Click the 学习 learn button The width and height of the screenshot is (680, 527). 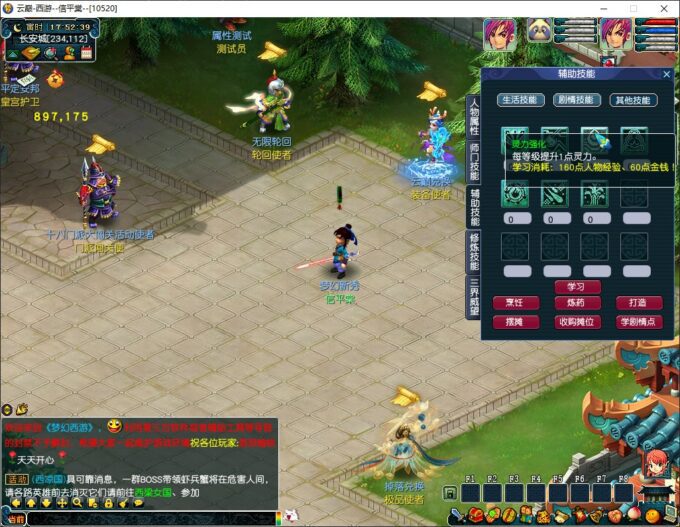coord(576,287)
